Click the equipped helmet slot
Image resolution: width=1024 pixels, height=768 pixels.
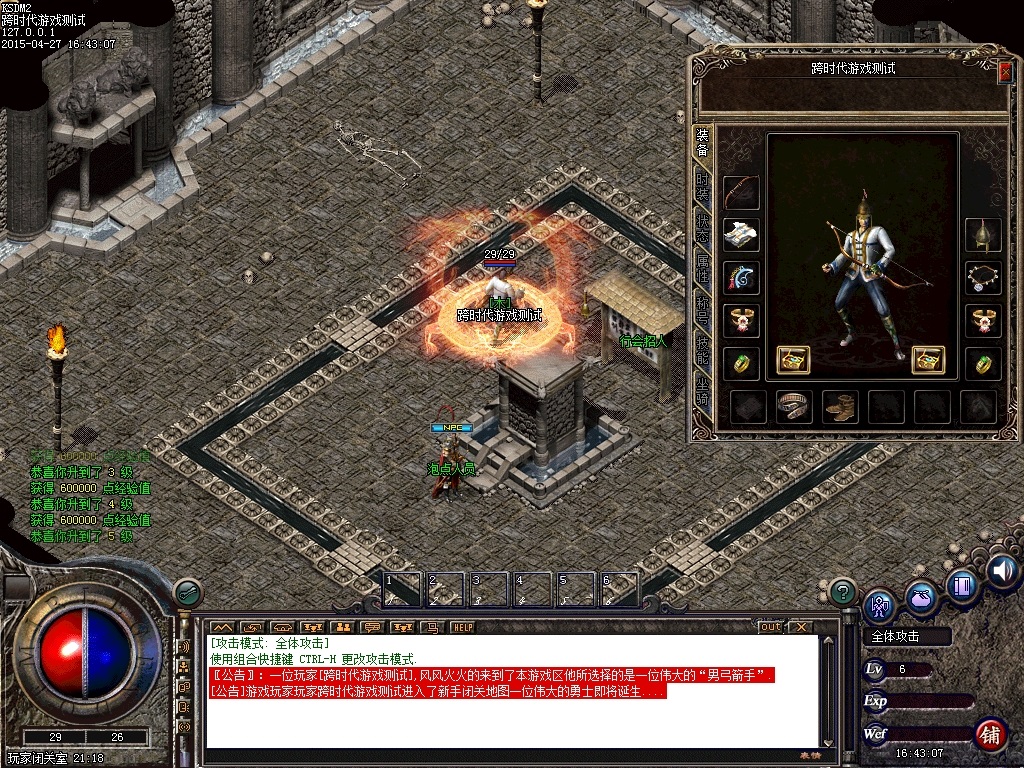[982, 234]
